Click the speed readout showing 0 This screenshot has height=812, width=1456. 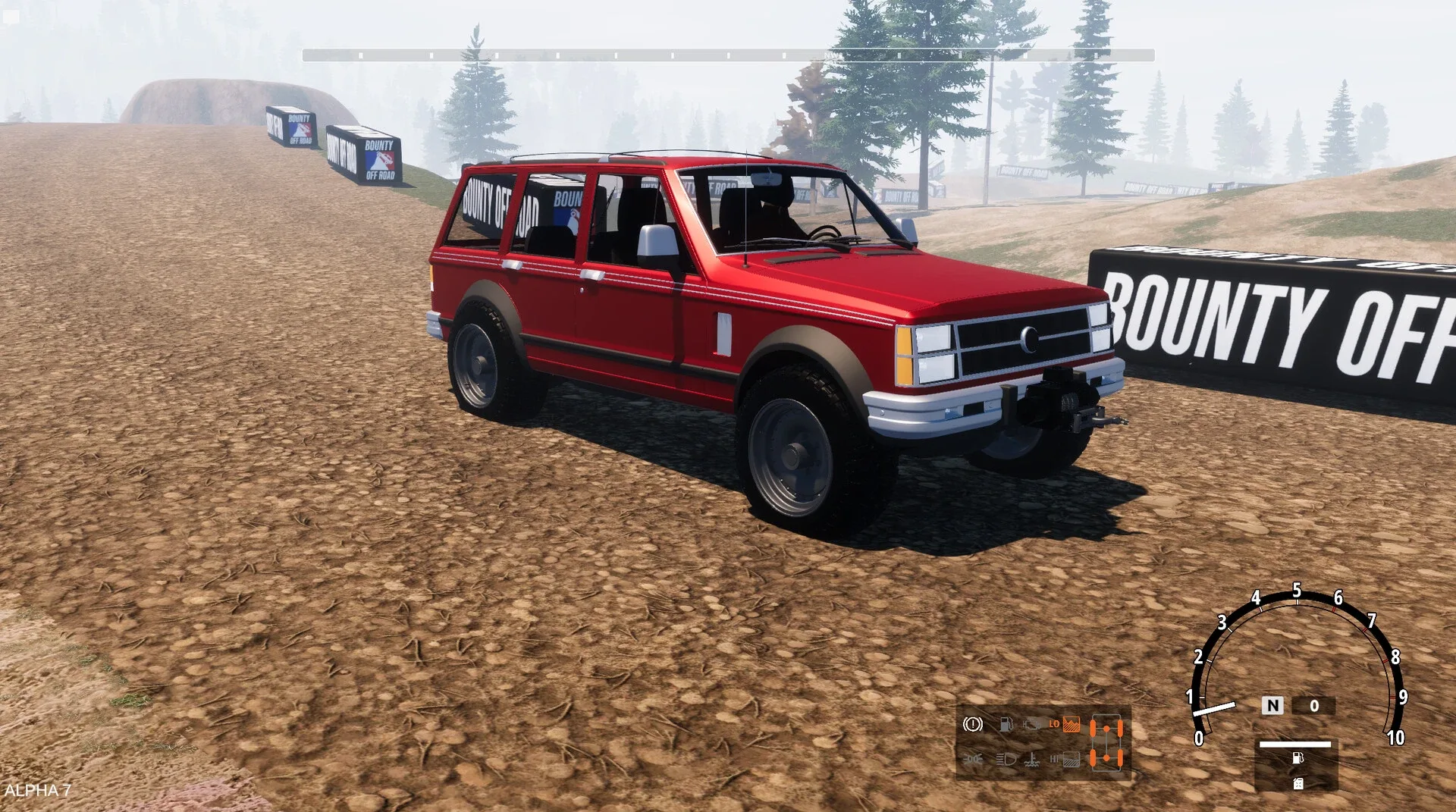click(1313, 706)
